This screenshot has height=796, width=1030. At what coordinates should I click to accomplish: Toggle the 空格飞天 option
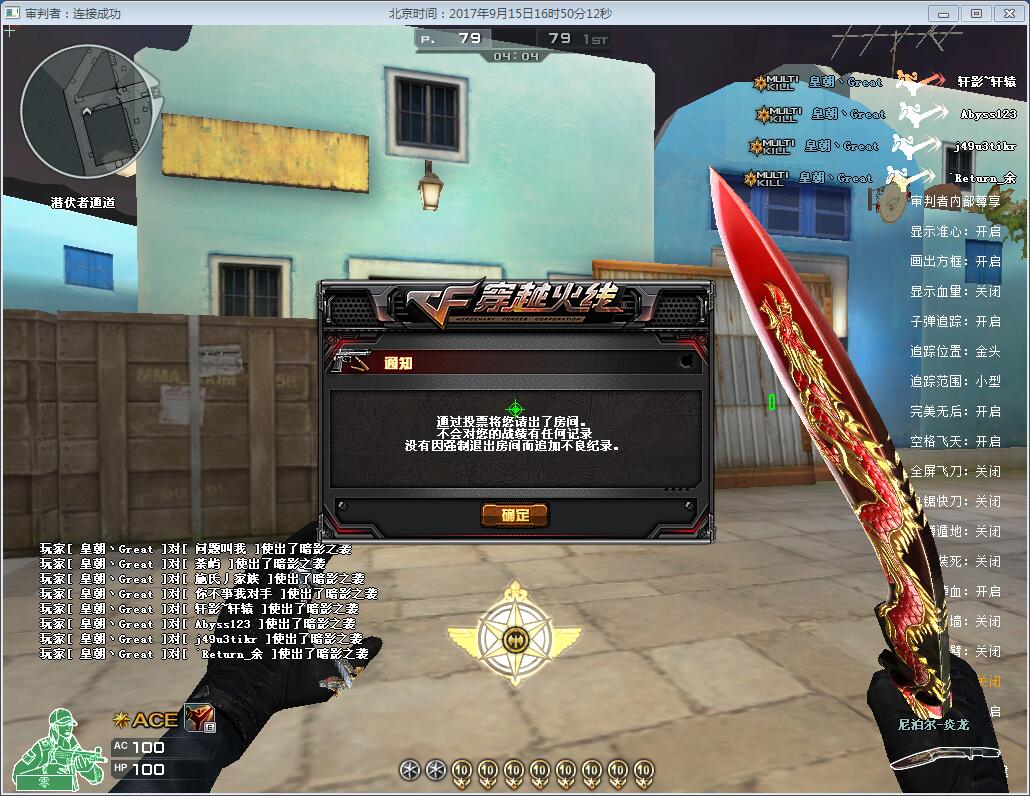coord(955,441)
